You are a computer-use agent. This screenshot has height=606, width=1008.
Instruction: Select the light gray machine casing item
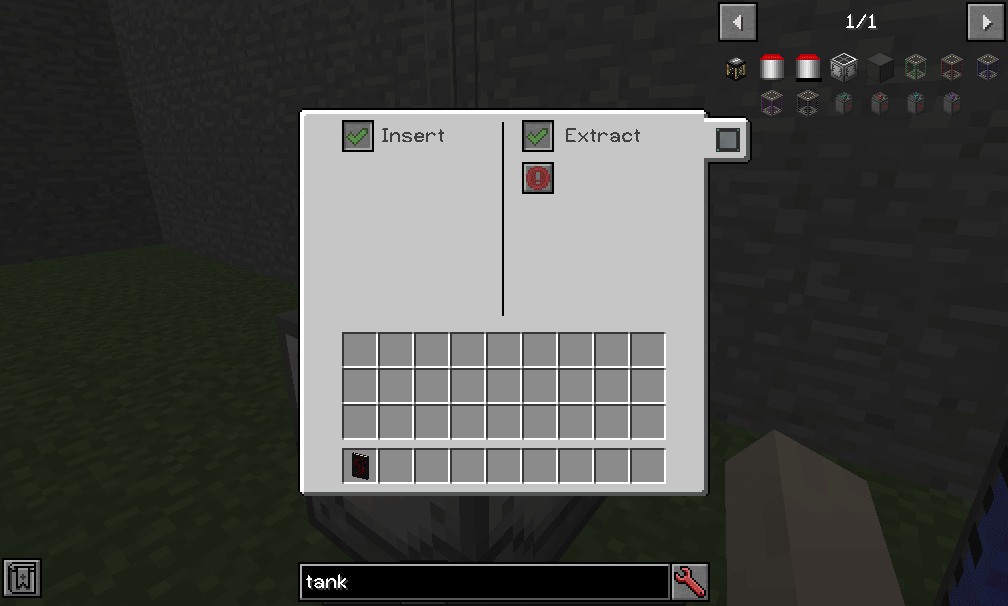point(844,68)
